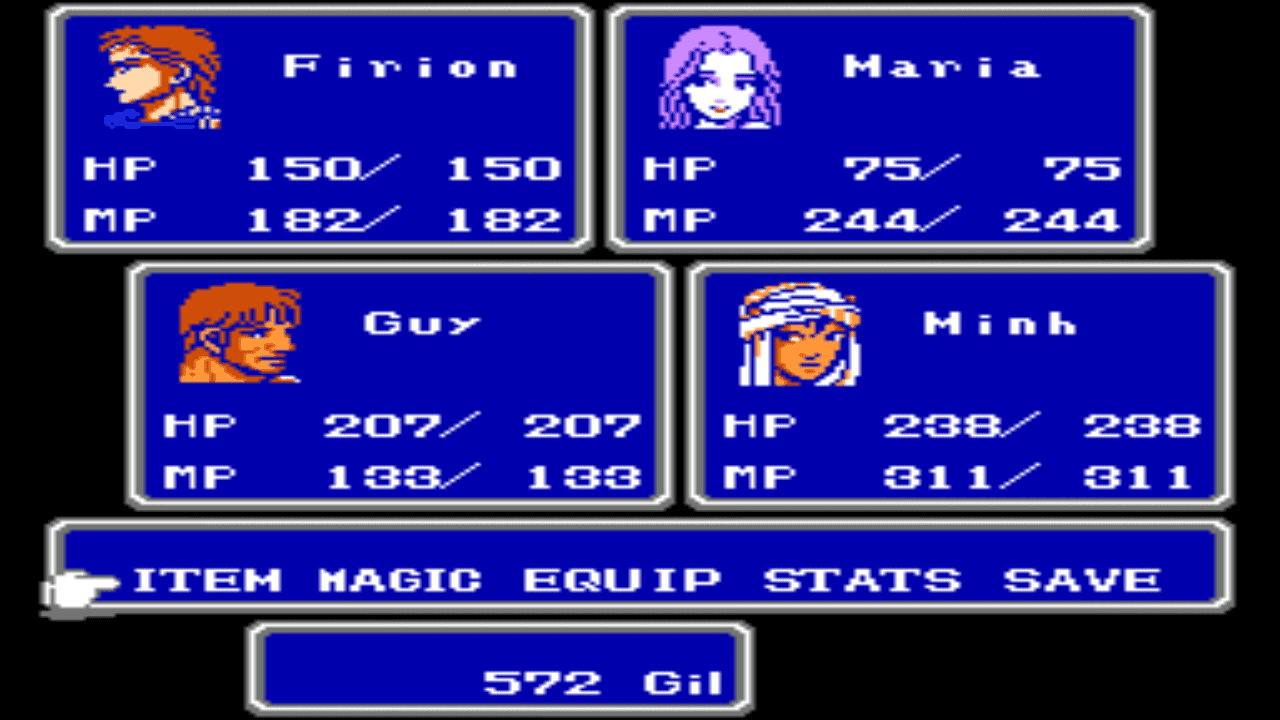The height and width of the screenshot is (720, 1280).
Task: Select Firion's status window
Action: (x=320, y=125)
